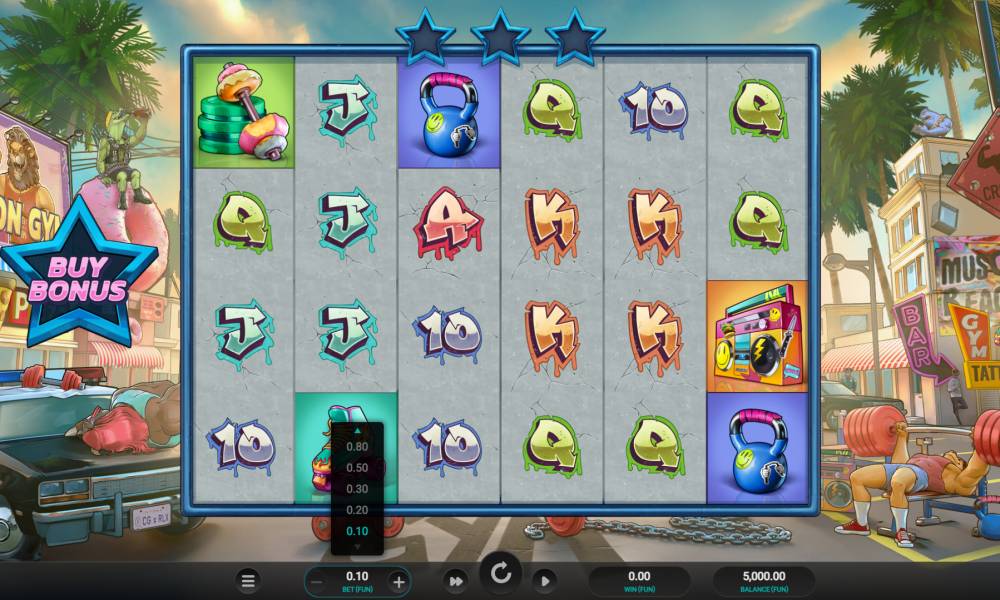This screenshot has height=600, width=1000.
Task: Click the up arrow in bet list
Action: (357, 431)
